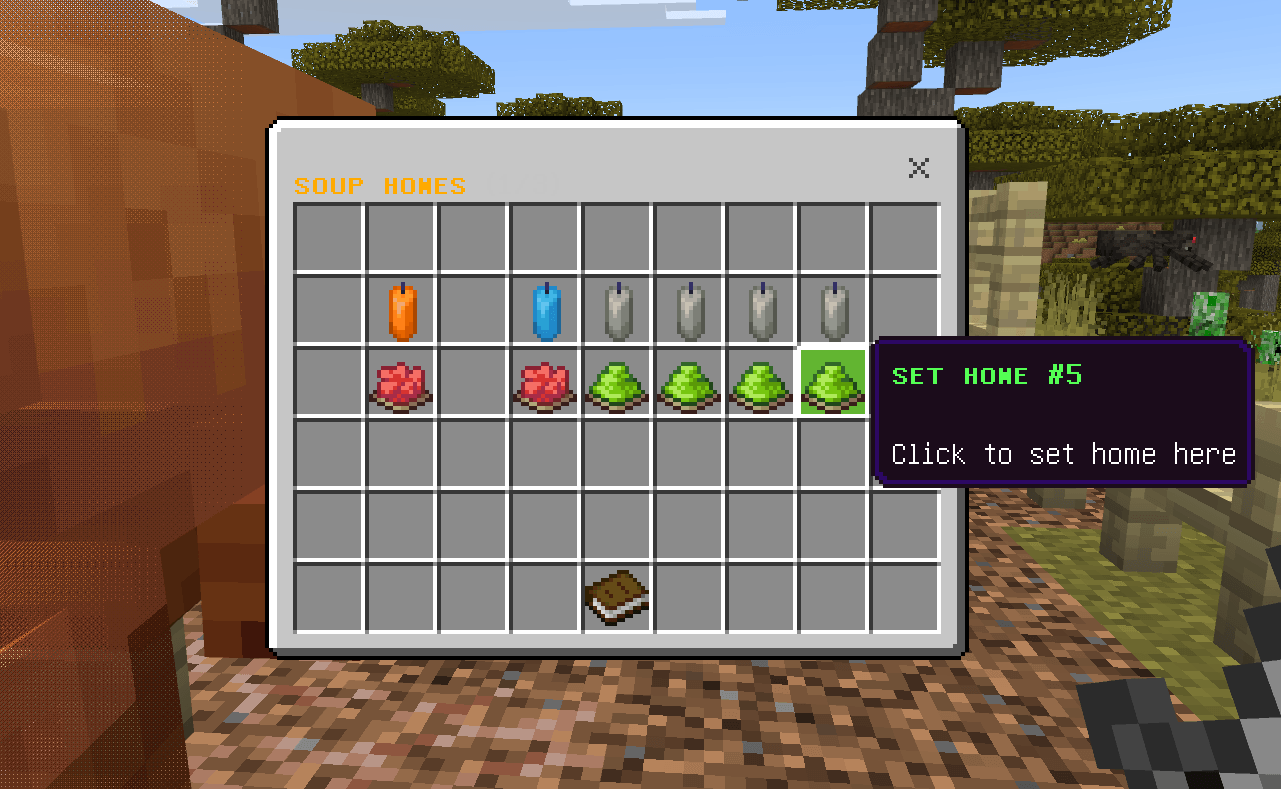Click the last gray candle icon

coord(833,311)
